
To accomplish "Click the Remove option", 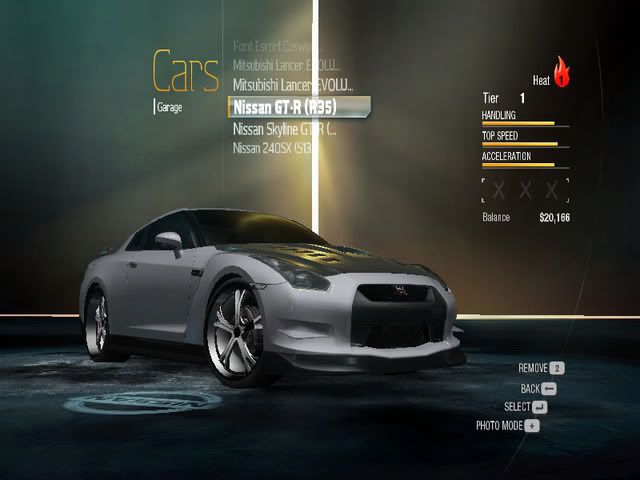I will 542,368.
